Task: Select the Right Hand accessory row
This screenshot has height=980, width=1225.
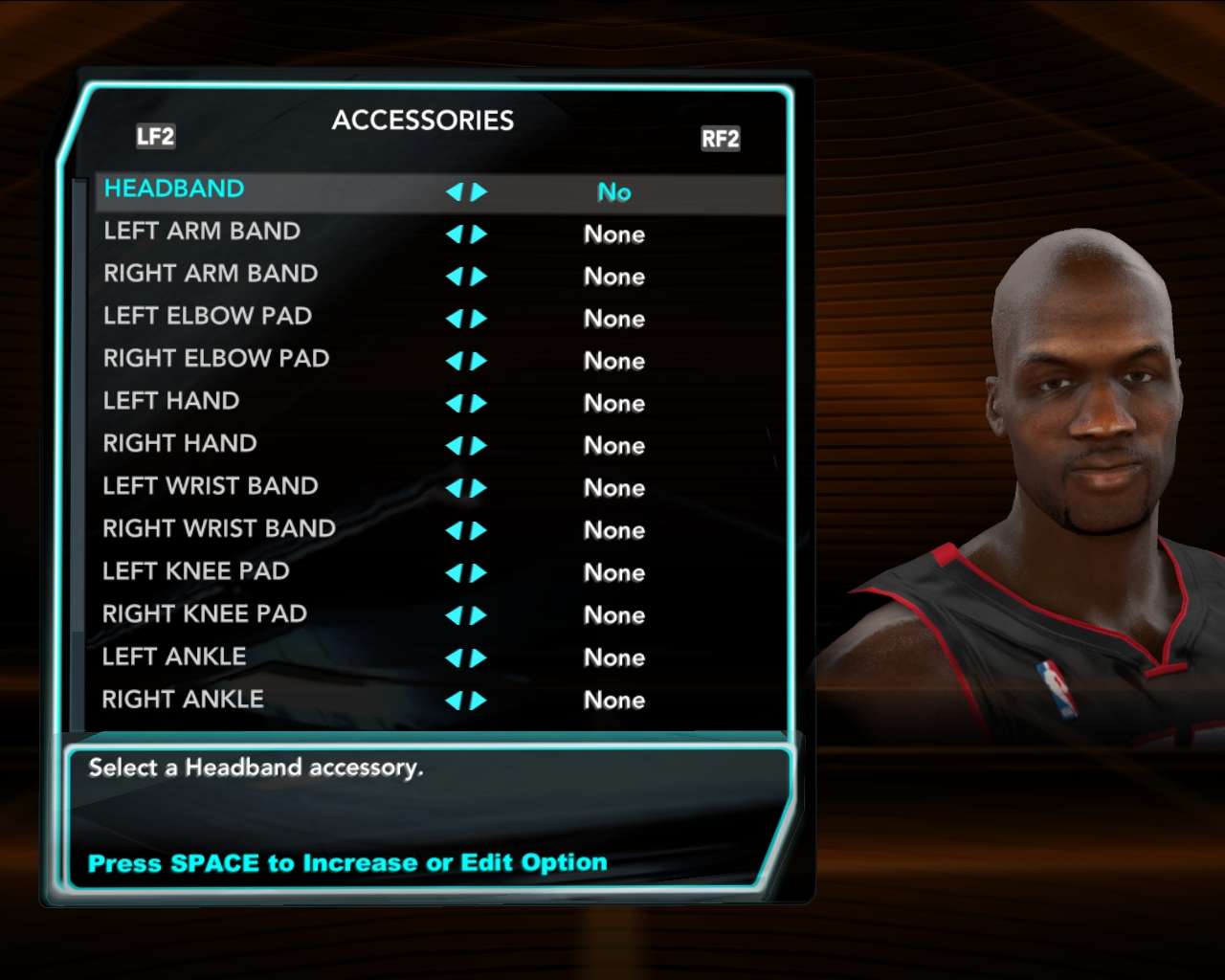Action: tap(180, 444)
